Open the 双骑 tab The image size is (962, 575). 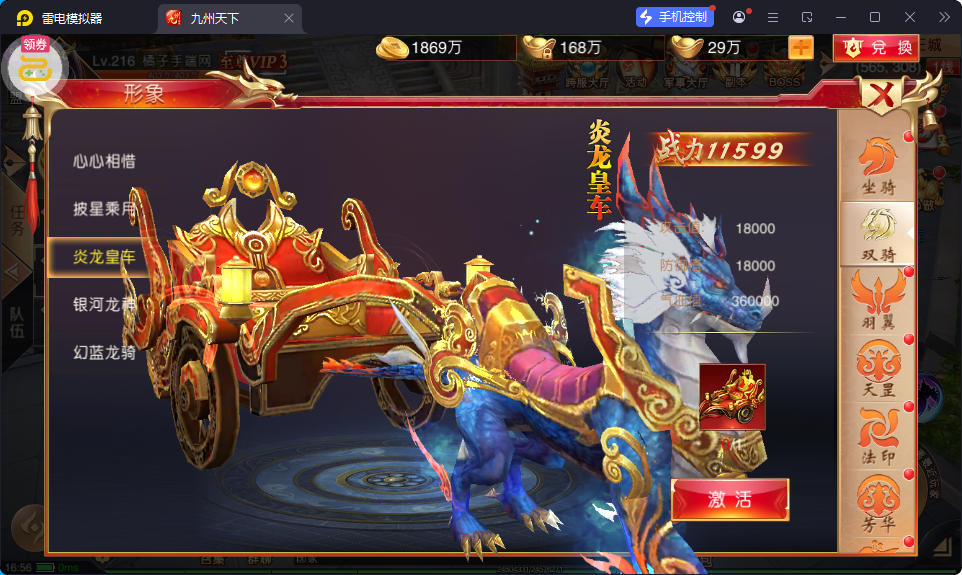click(878, 234)
